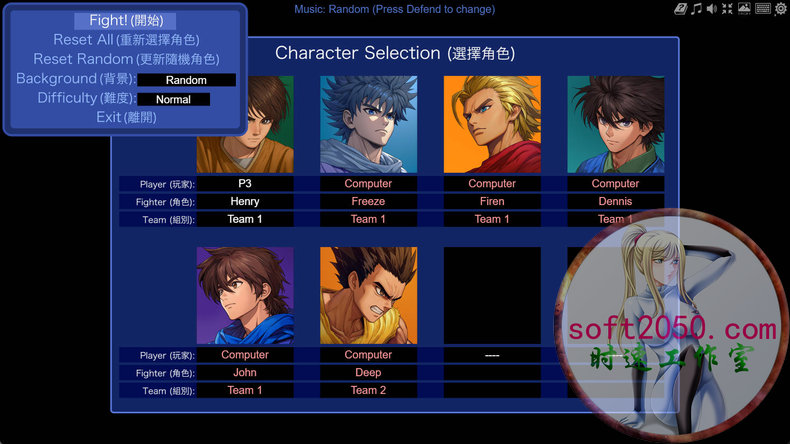Open settings via the gear icon
Screen dimensions: 790x444
[780, 9]
